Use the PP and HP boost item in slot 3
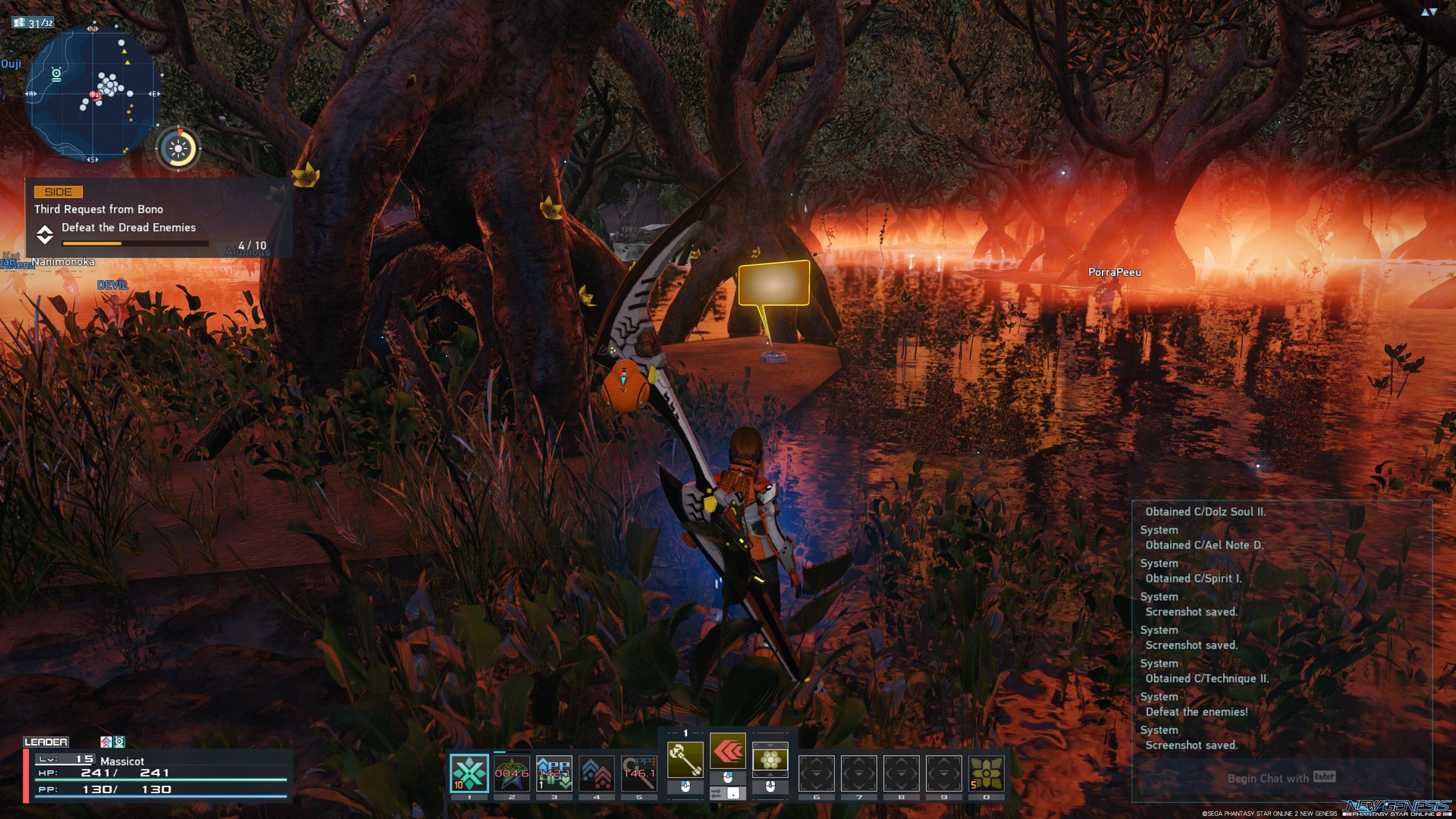This screenshot has height=819, width=1456. pos(554,773)
